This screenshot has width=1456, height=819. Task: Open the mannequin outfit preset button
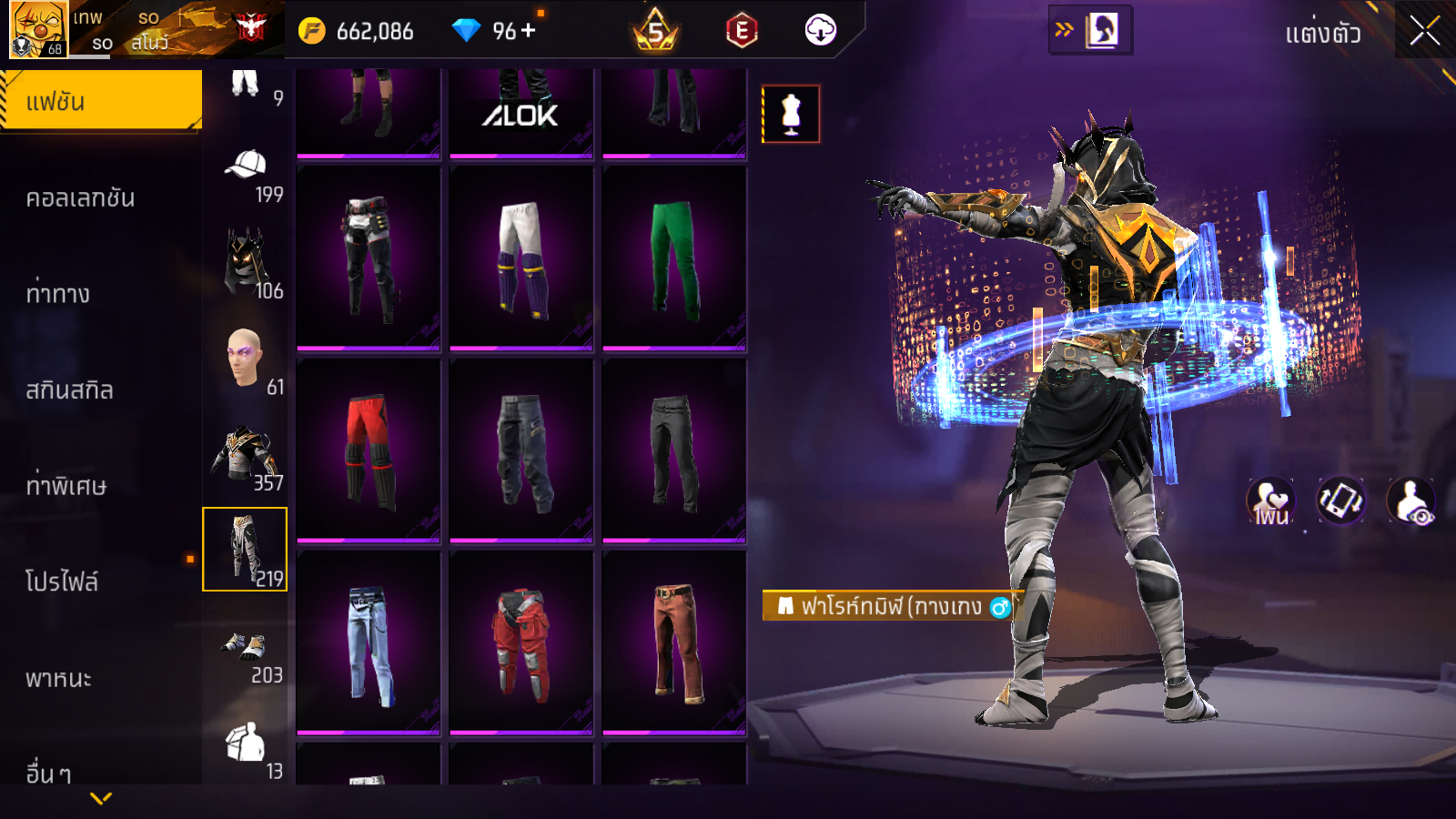[x=791, y=115]
